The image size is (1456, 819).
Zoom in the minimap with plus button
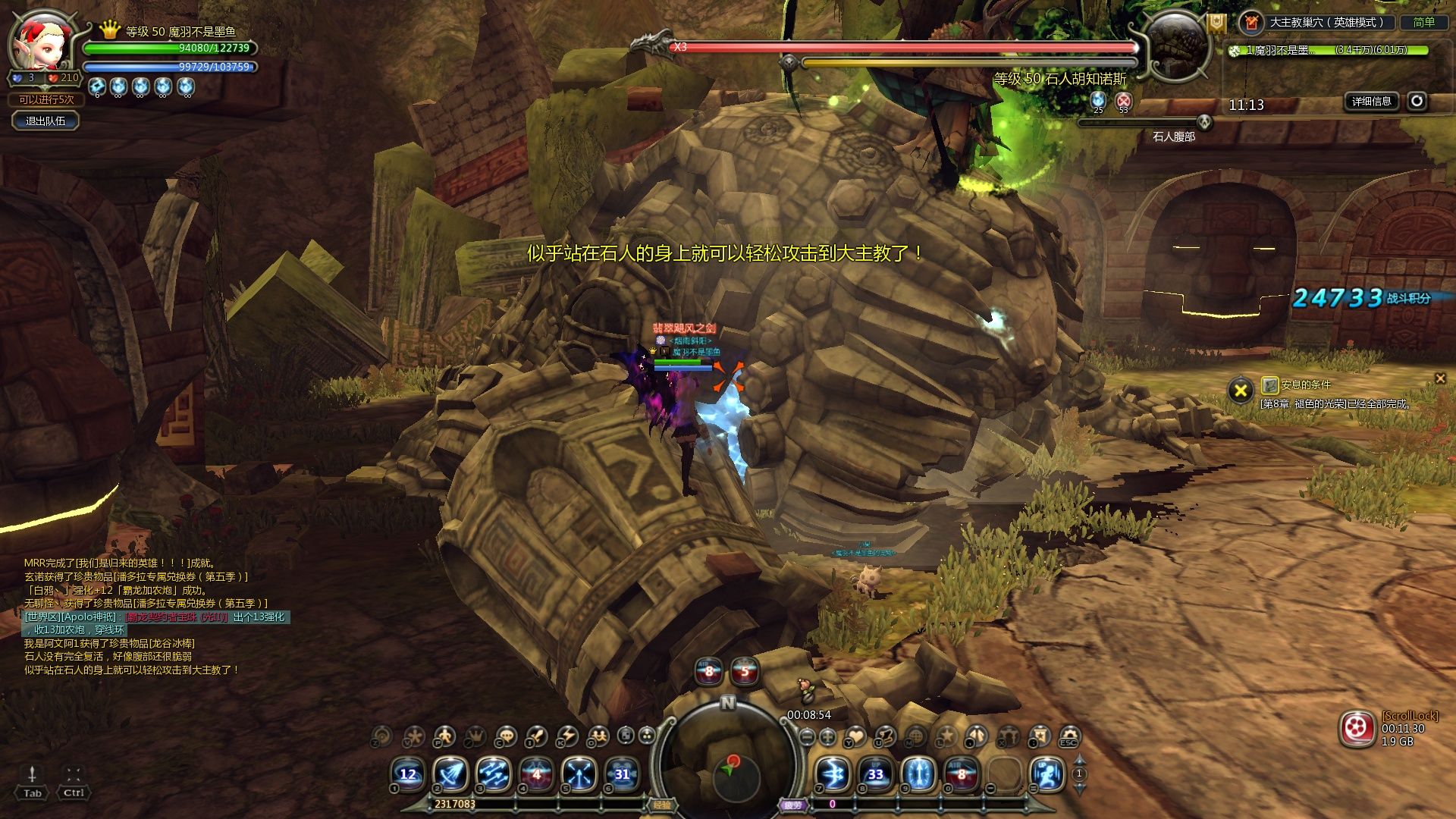pyautogui.click(x=828, y=736)
